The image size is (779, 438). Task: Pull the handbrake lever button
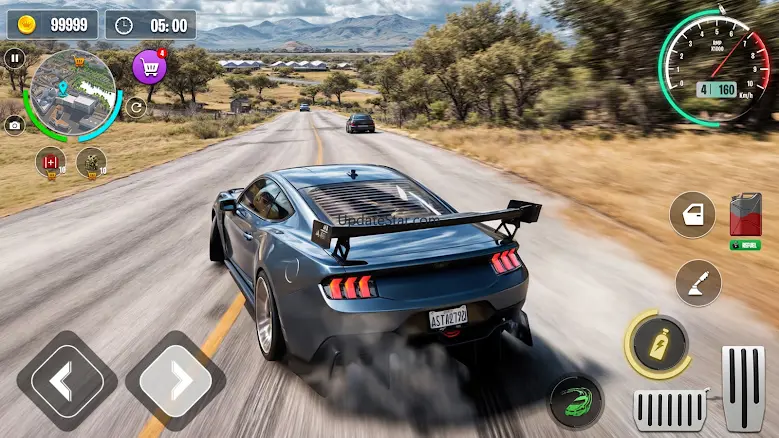pos(698,283)
